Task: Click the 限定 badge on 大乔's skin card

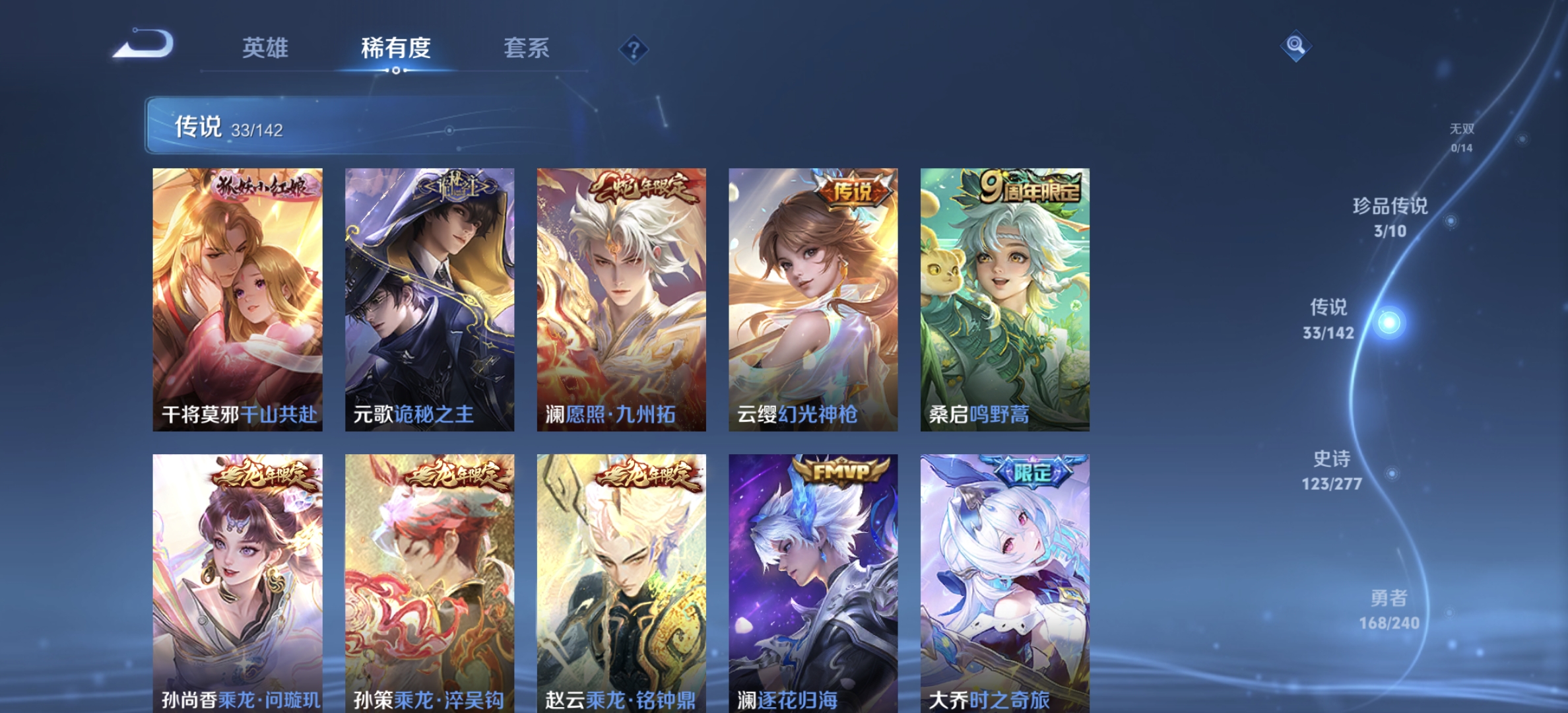Action: coord(1033,470)
